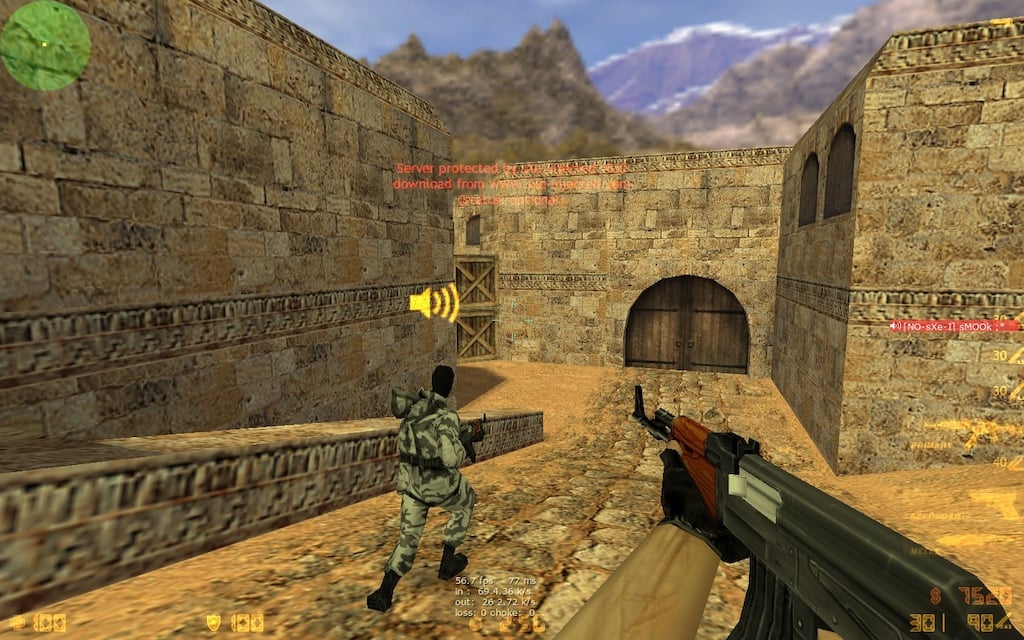The width and height of the screenshot is (1024, 640).
Task: Select the speaking player label sMOOk
Action: pos(954,326)
